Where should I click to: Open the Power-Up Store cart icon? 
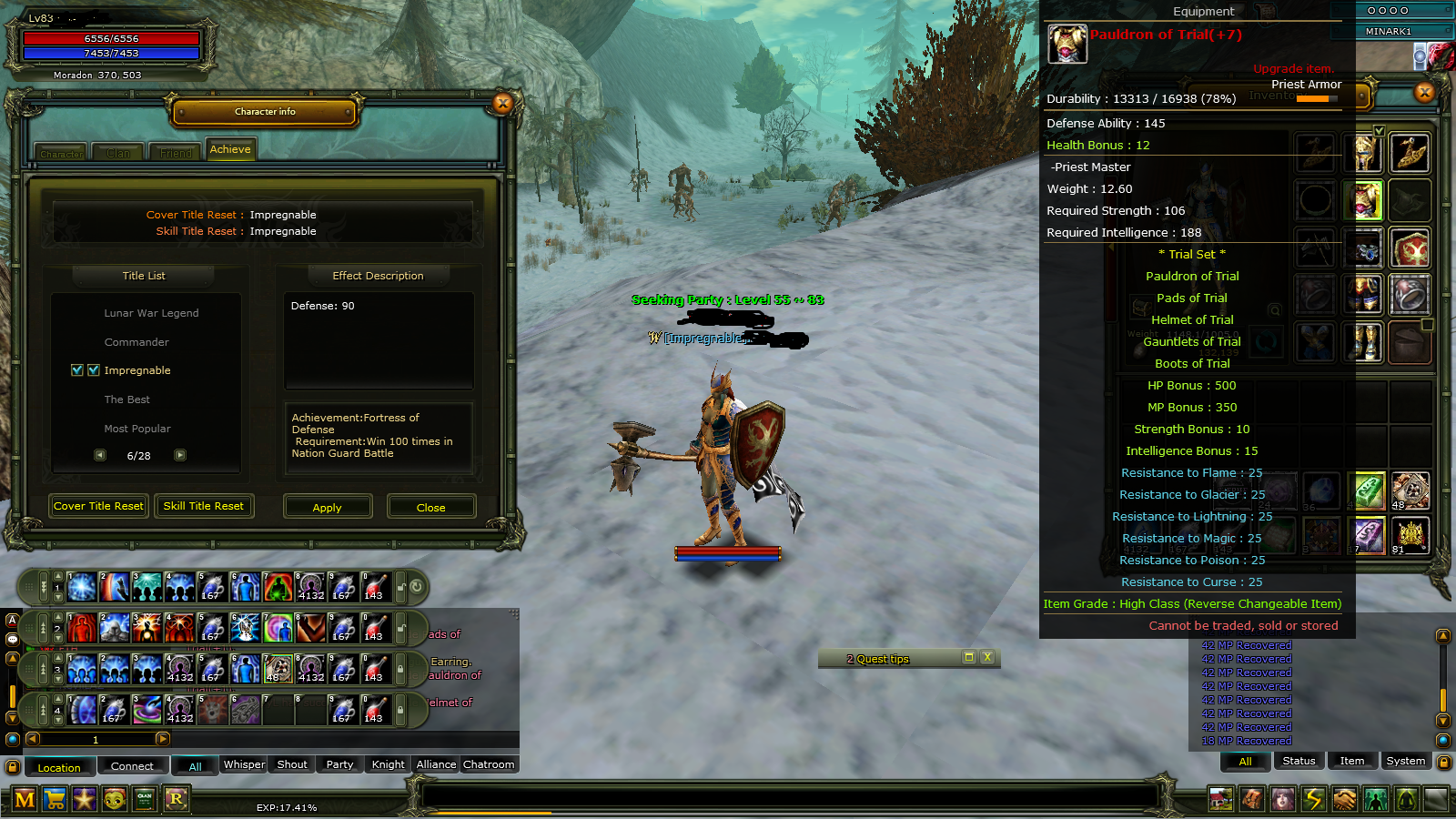point(55,799)
